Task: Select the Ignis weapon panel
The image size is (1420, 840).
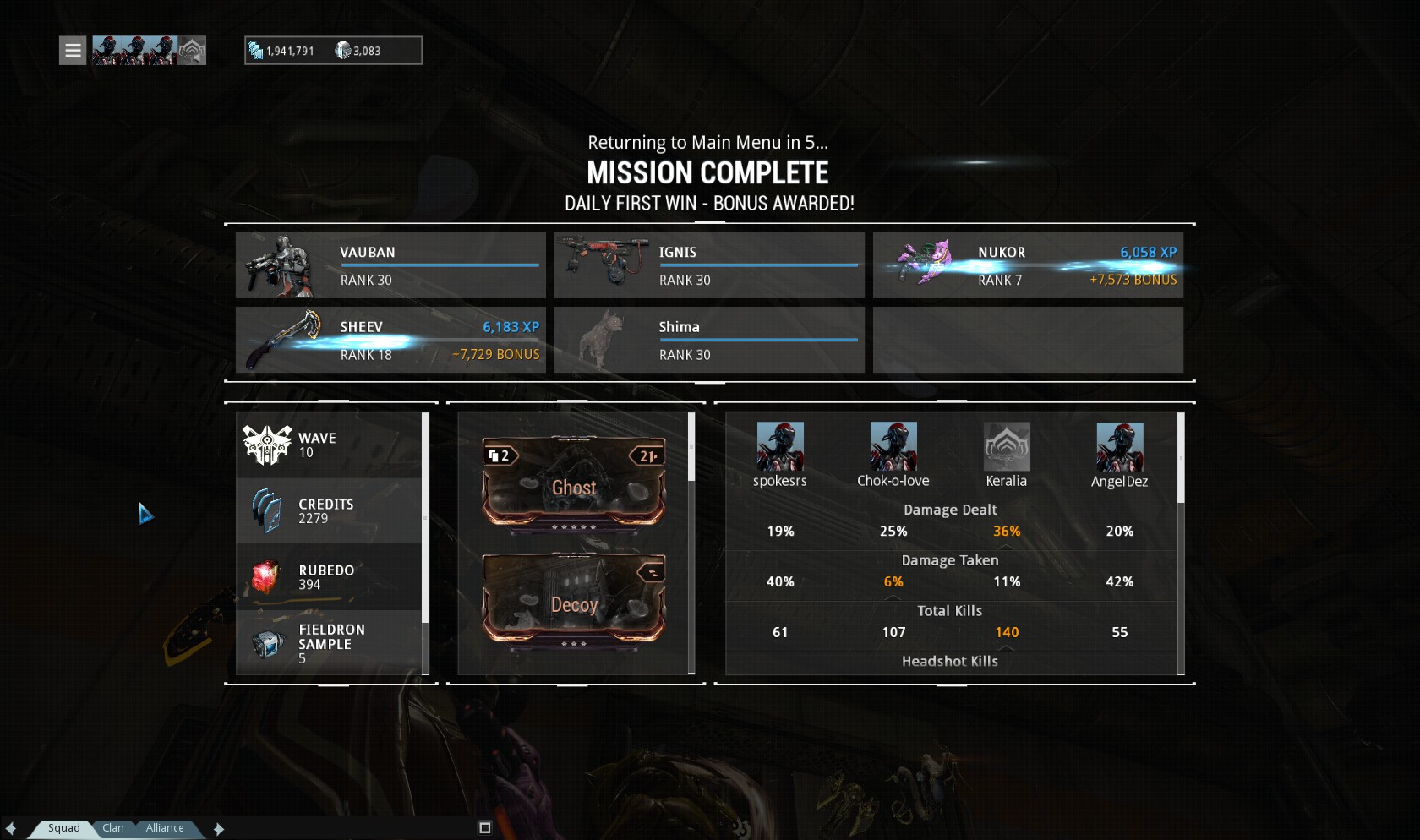Action: coord(709,265)
